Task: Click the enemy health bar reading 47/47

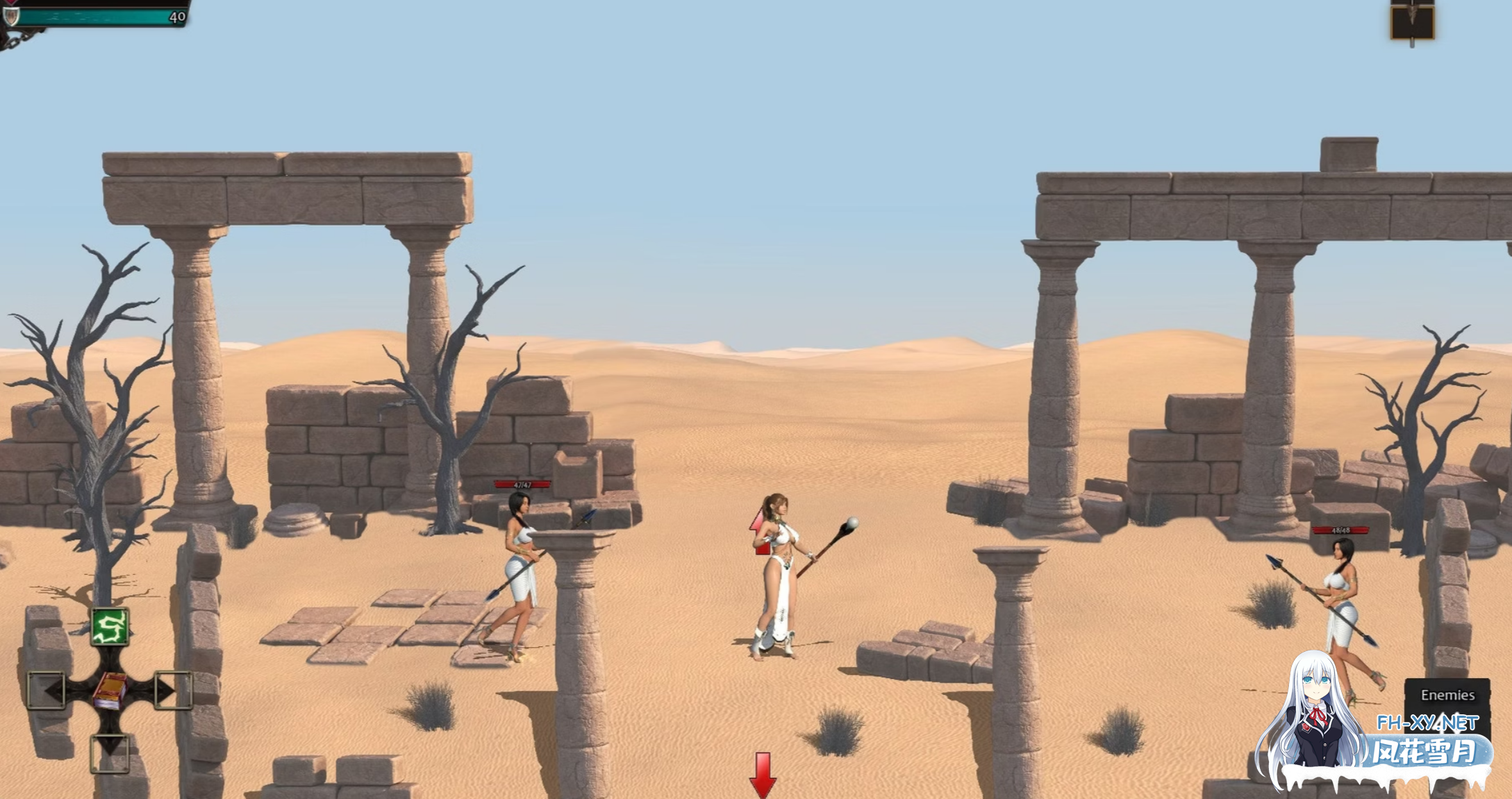Action: tap(524, 486)
